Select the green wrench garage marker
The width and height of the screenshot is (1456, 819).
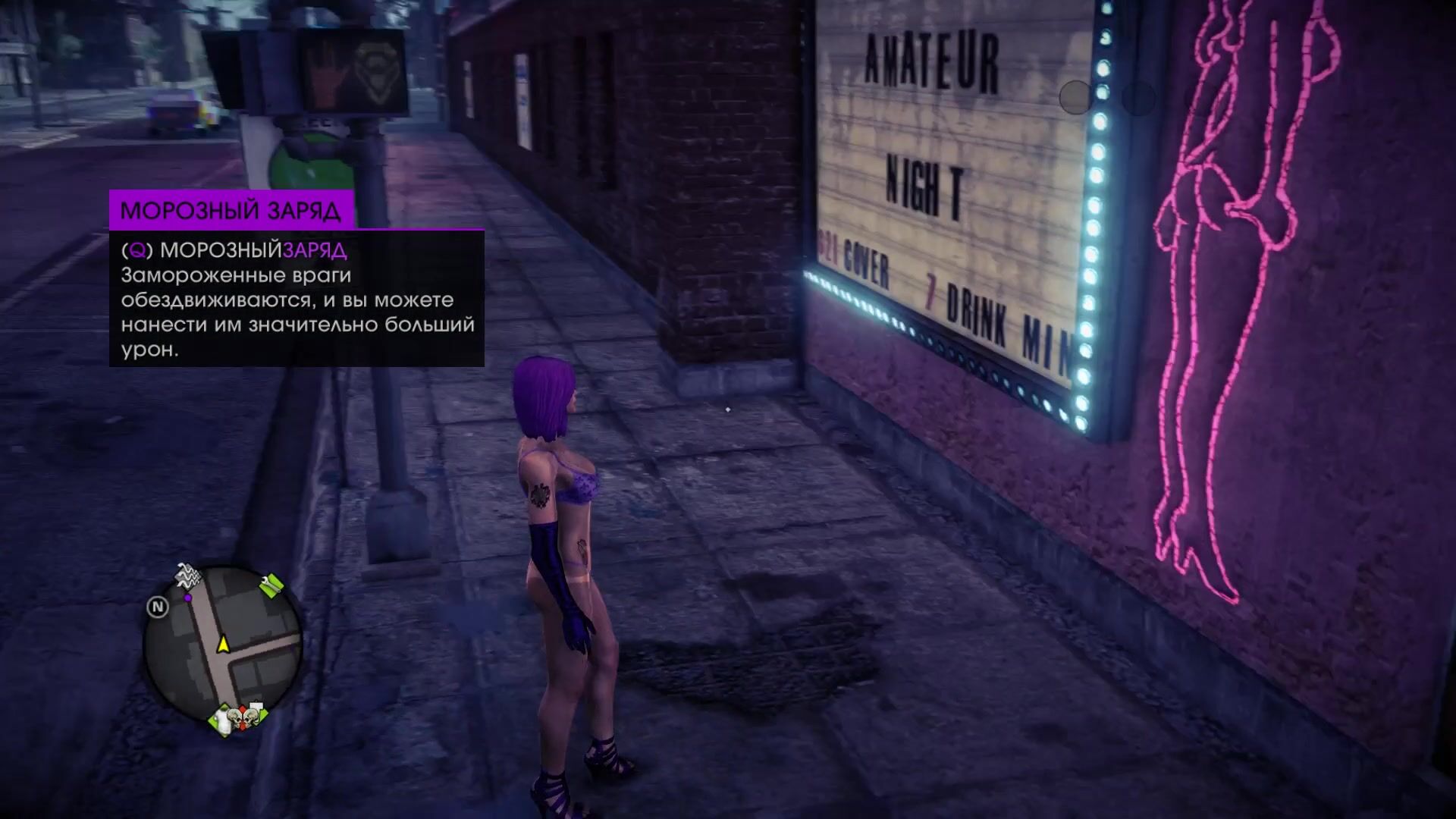tap(271, 585)
